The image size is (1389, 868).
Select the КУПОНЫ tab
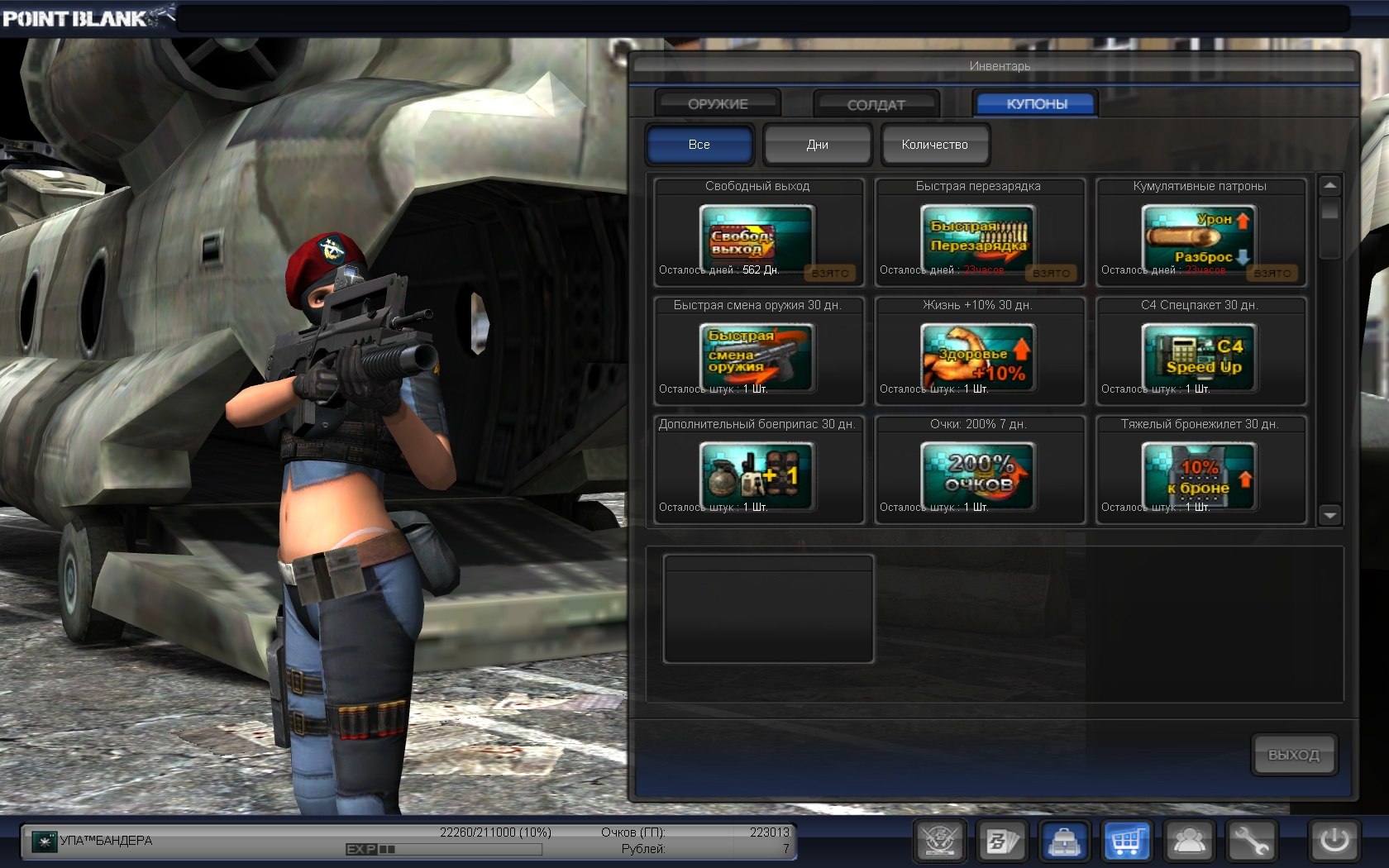pyautogui.click(x=1036, y=104)
